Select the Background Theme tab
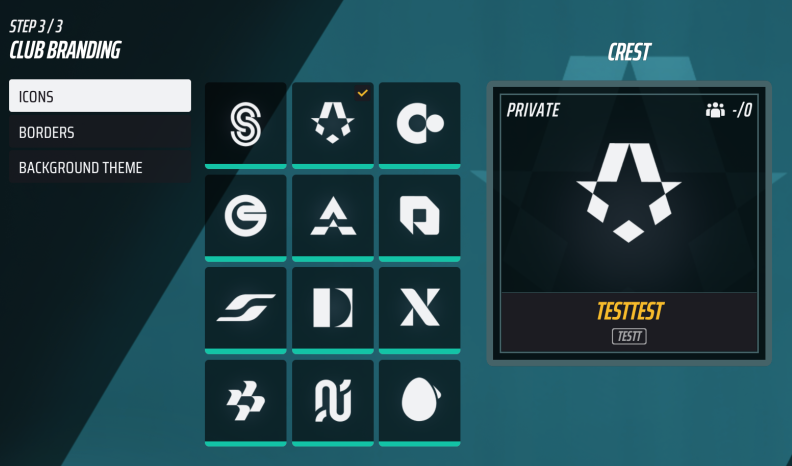Screen dimensions: 792x466 pos(100,168)
